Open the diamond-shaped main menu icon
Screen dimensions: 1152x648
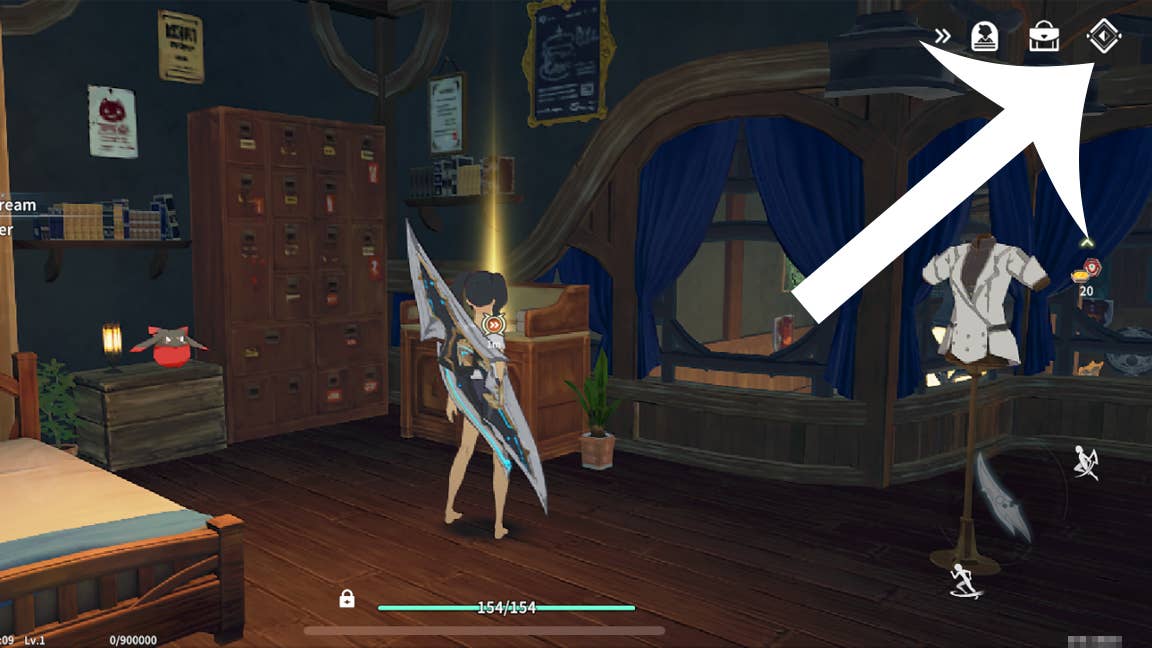click(1104, 37)
